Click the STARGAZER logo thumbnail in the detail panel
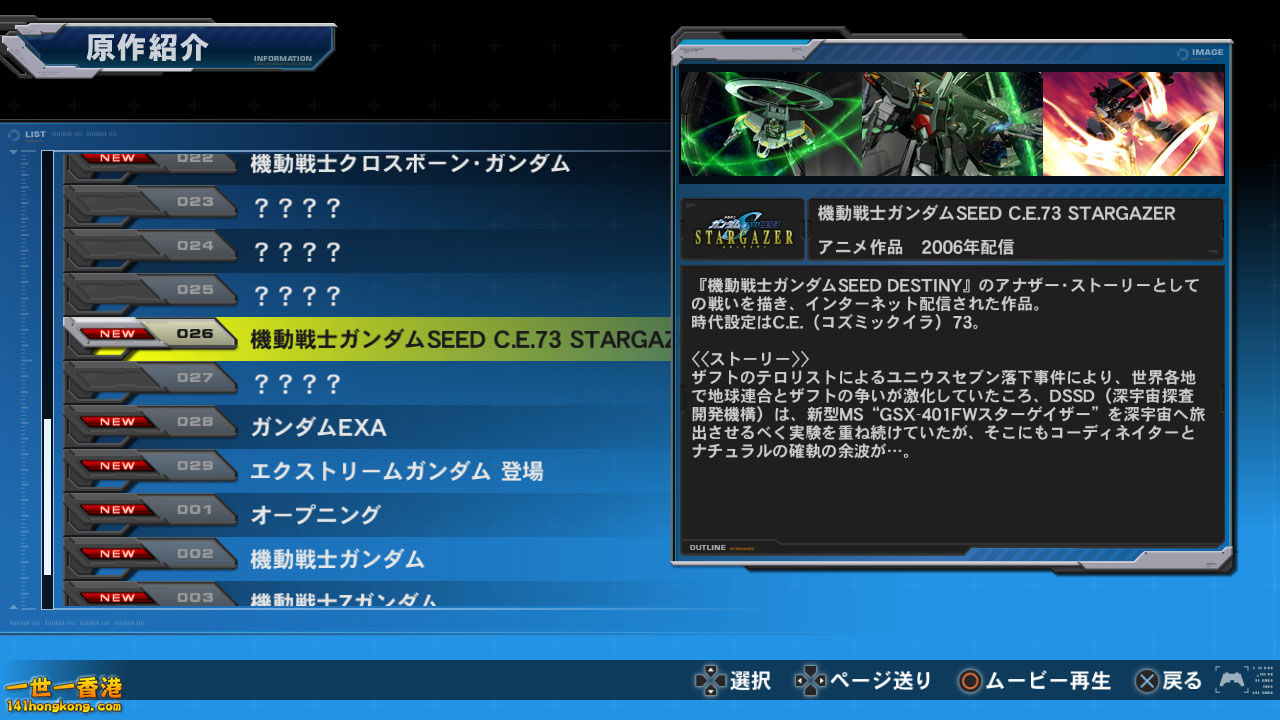Screen dimensions: 1280x720 (741, 228)
